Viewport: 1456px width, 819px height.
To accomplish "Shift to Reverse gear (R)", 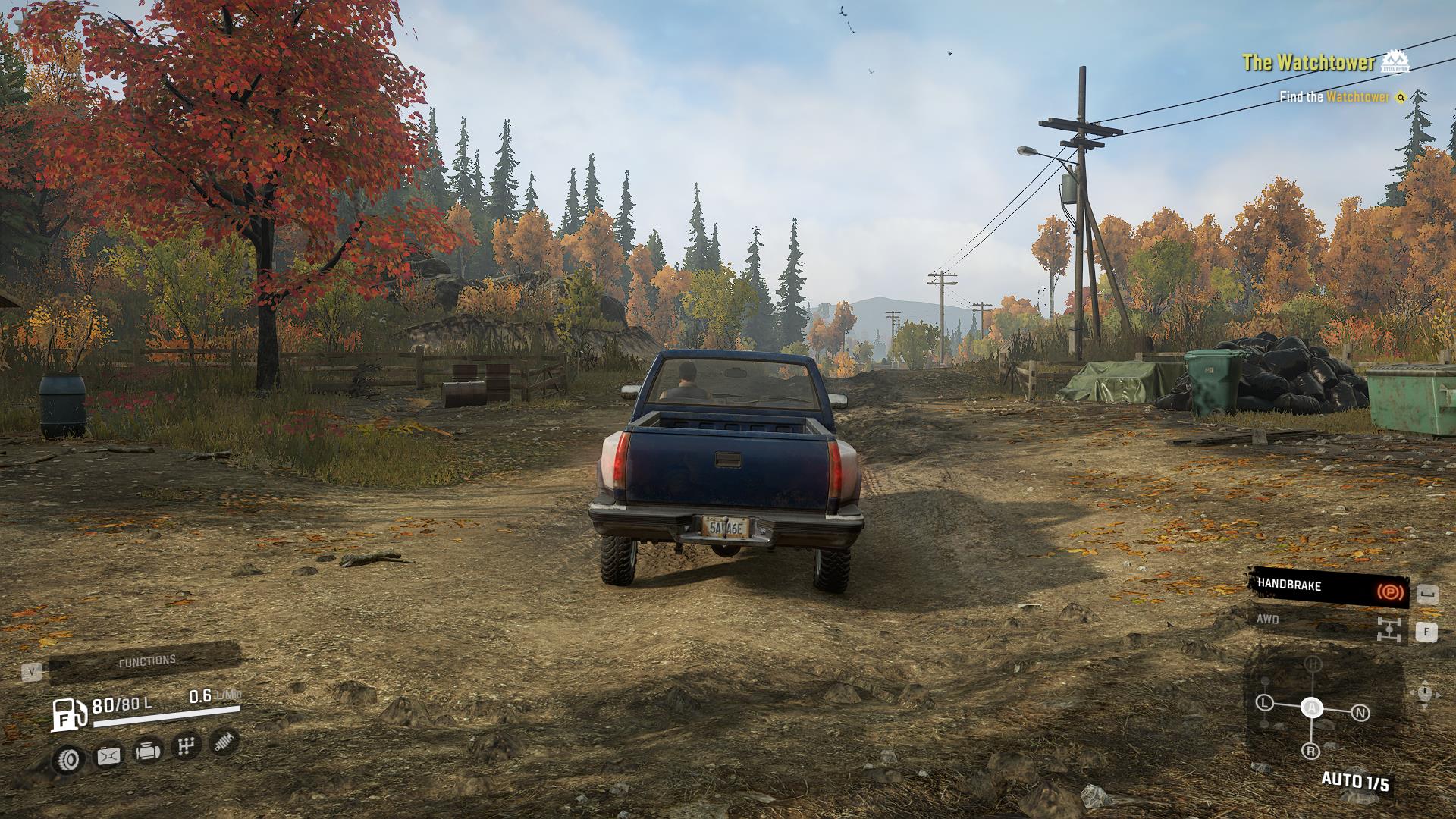I will [x=1310, y=752].
